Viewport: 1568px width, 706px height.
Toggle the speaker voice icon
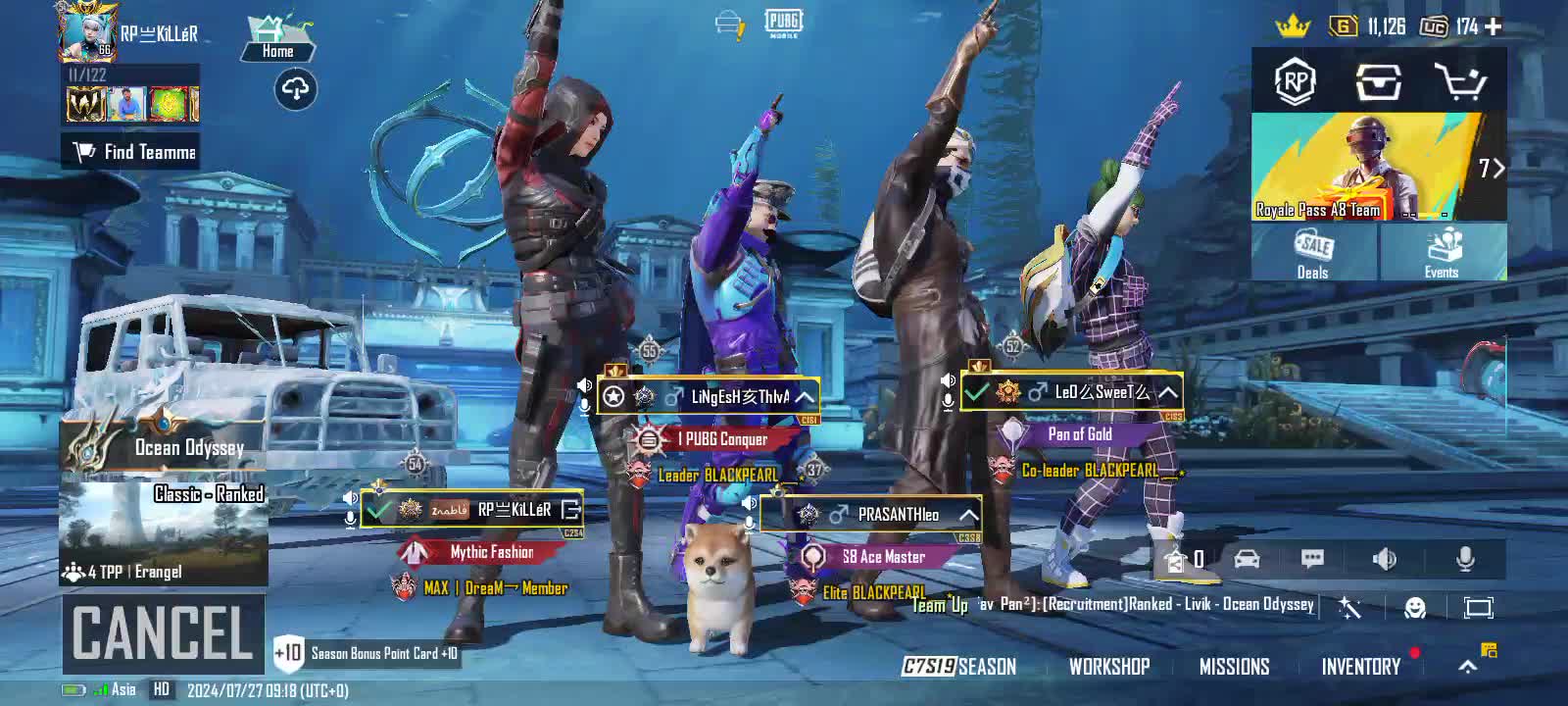tap(1385, 559)
